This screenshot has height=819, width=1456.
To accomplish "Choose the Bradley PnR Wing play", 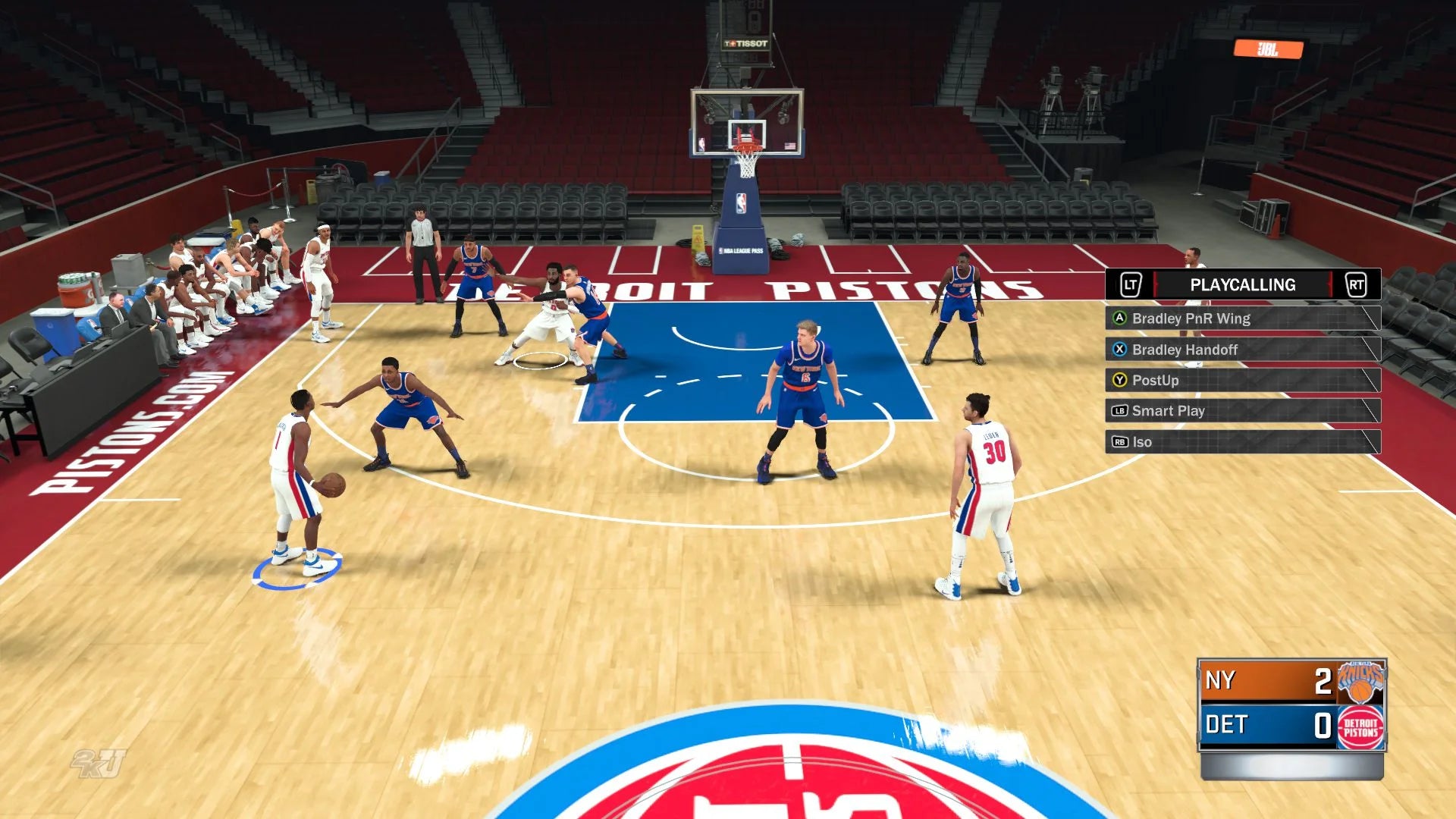I will (1241, 318).
